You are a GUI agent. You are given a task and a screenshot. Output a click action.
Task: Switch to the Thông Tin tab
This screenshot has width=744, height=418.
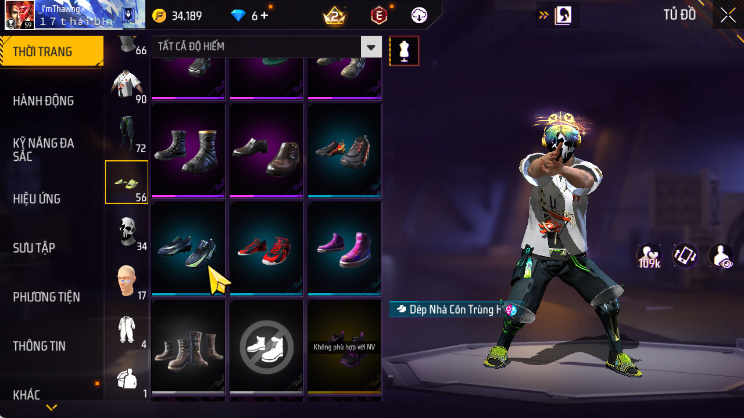[x=40, y=345]
